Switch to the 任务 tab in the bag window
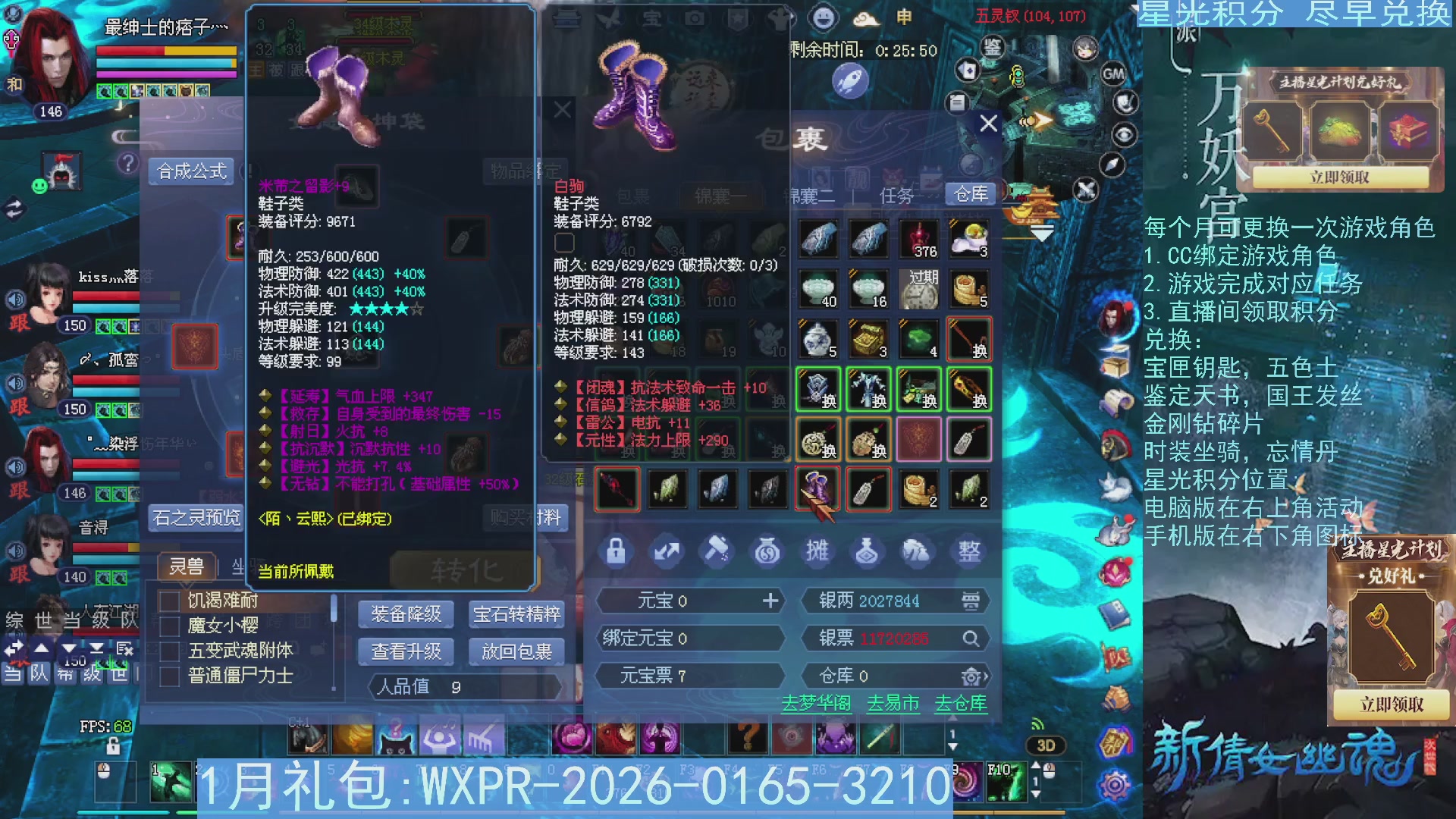 coord(896,195)
